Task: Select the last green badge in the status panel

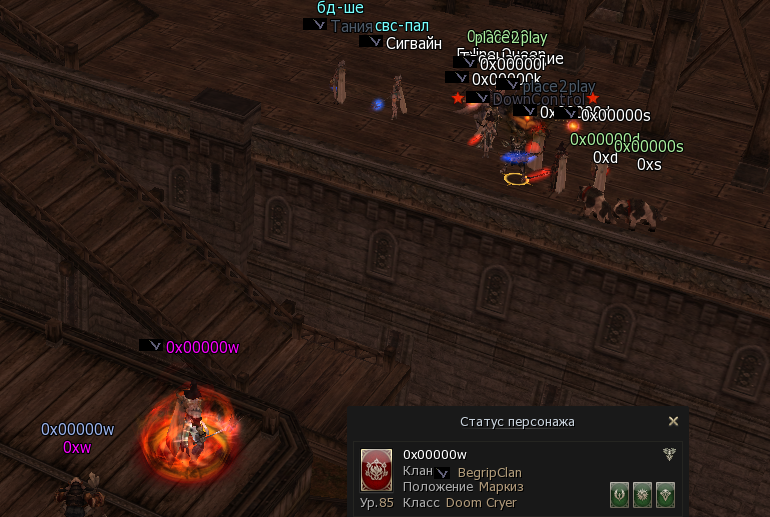Action: tap(665, 494)
